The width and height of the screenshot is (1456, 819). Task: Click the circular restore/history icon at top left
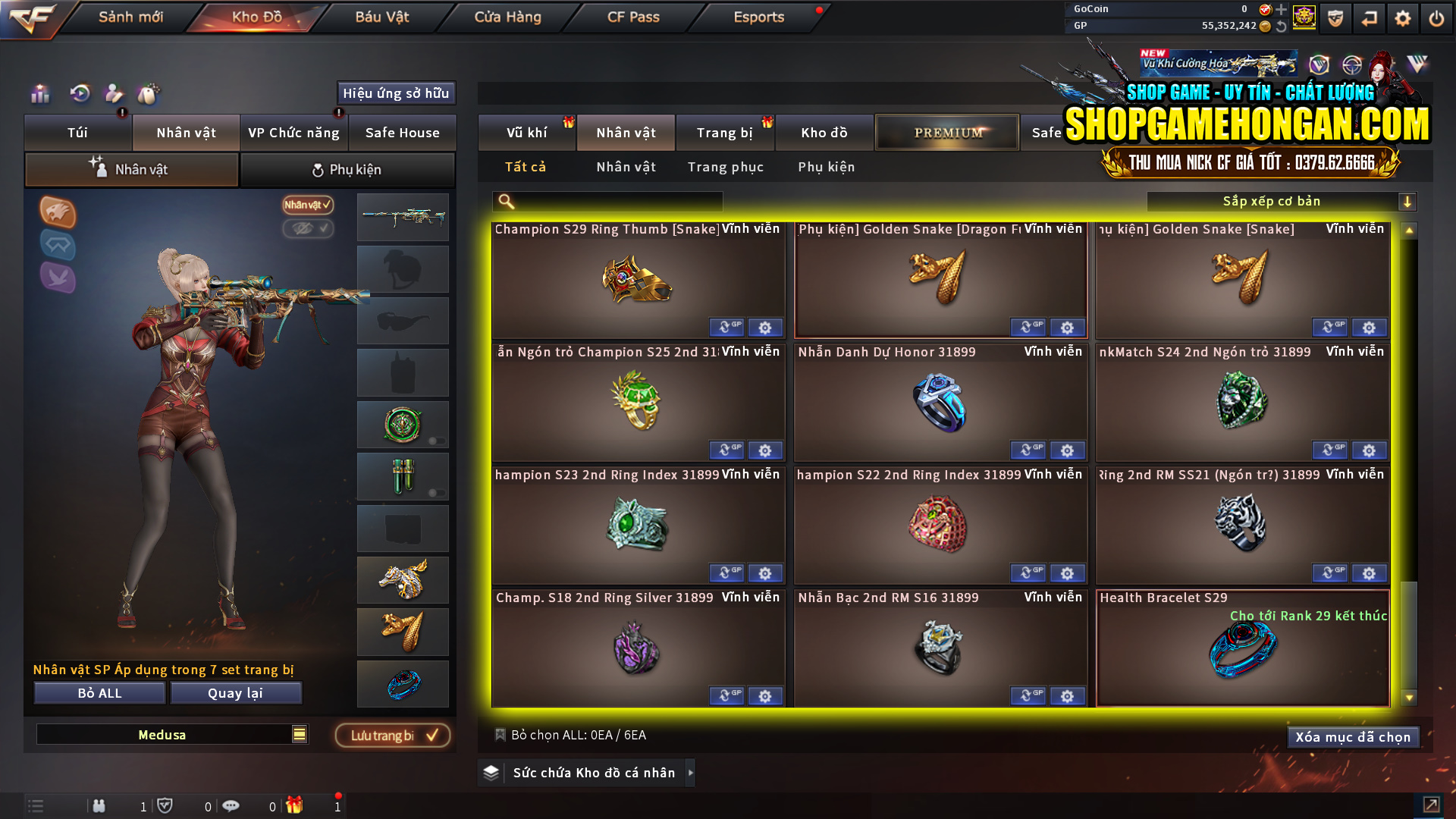pyautogui.click(x=78, y=94)
